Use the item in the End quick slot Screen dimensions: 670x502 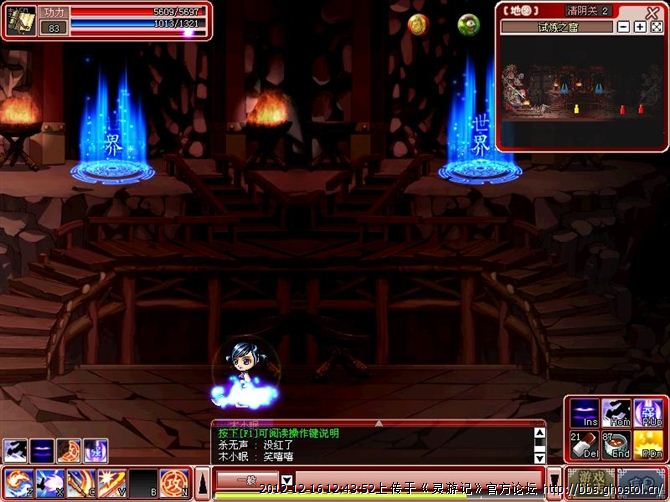click(x=615, y=441)
